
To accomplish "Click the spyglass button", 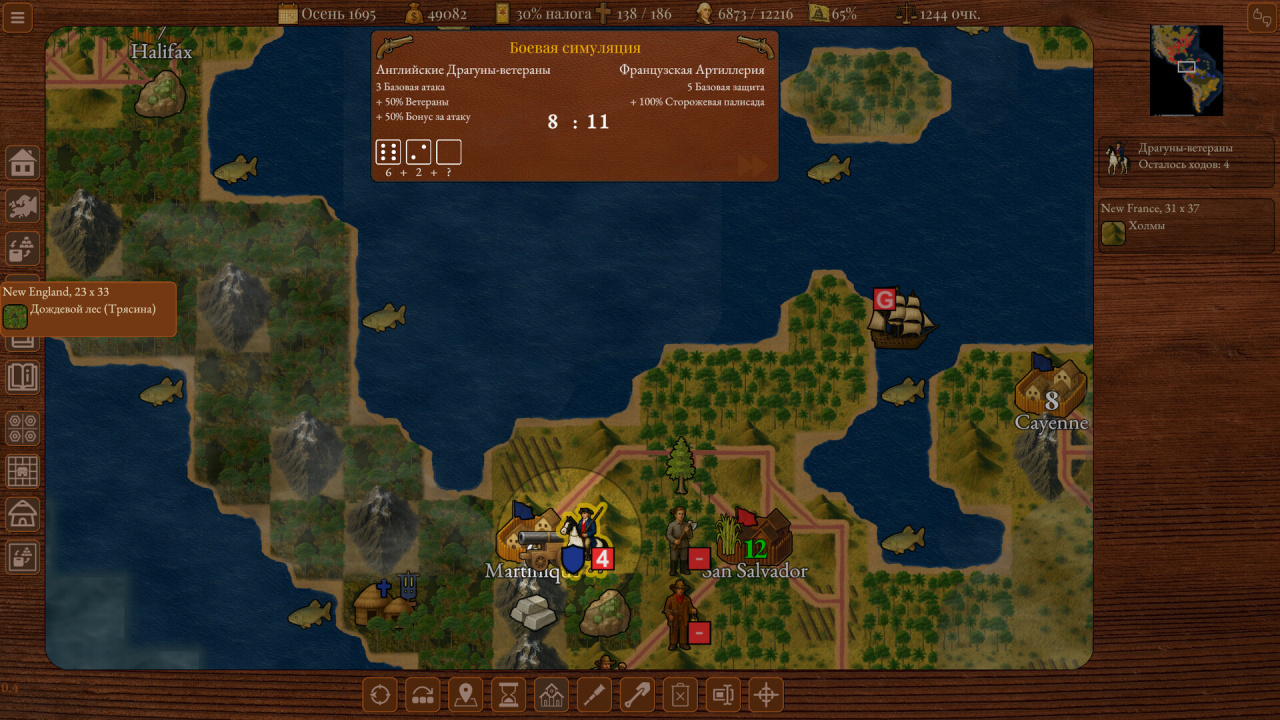I will pos(594,695).
